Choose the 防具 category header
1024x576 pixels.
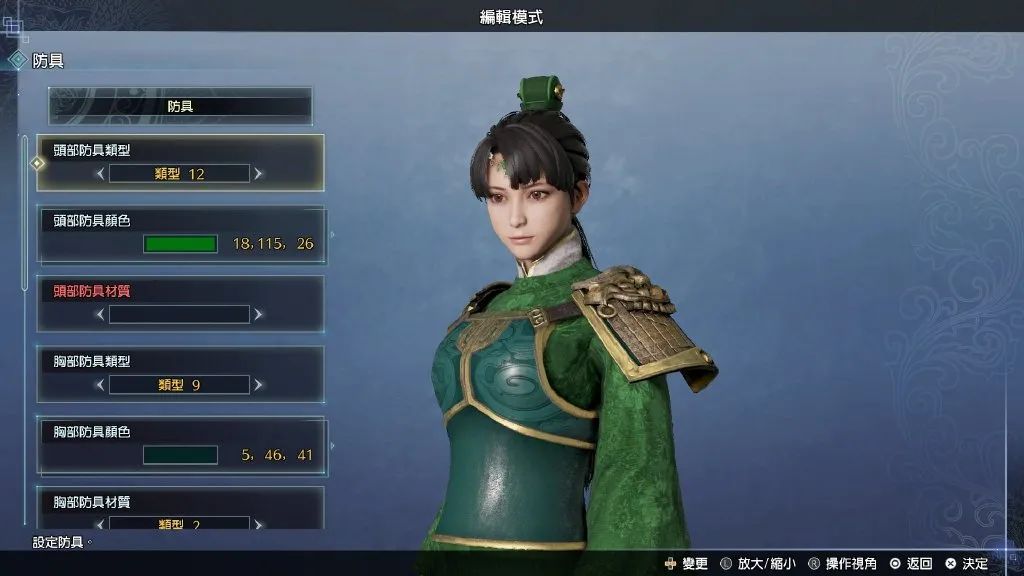coord(180,106)
